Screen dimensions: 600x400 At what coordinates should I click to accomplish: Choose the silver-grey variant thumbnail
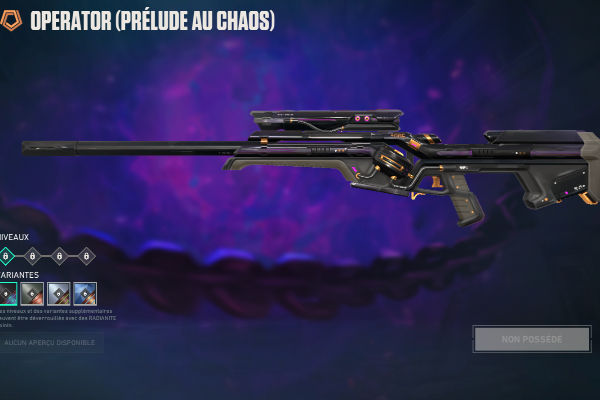[58, 293]
